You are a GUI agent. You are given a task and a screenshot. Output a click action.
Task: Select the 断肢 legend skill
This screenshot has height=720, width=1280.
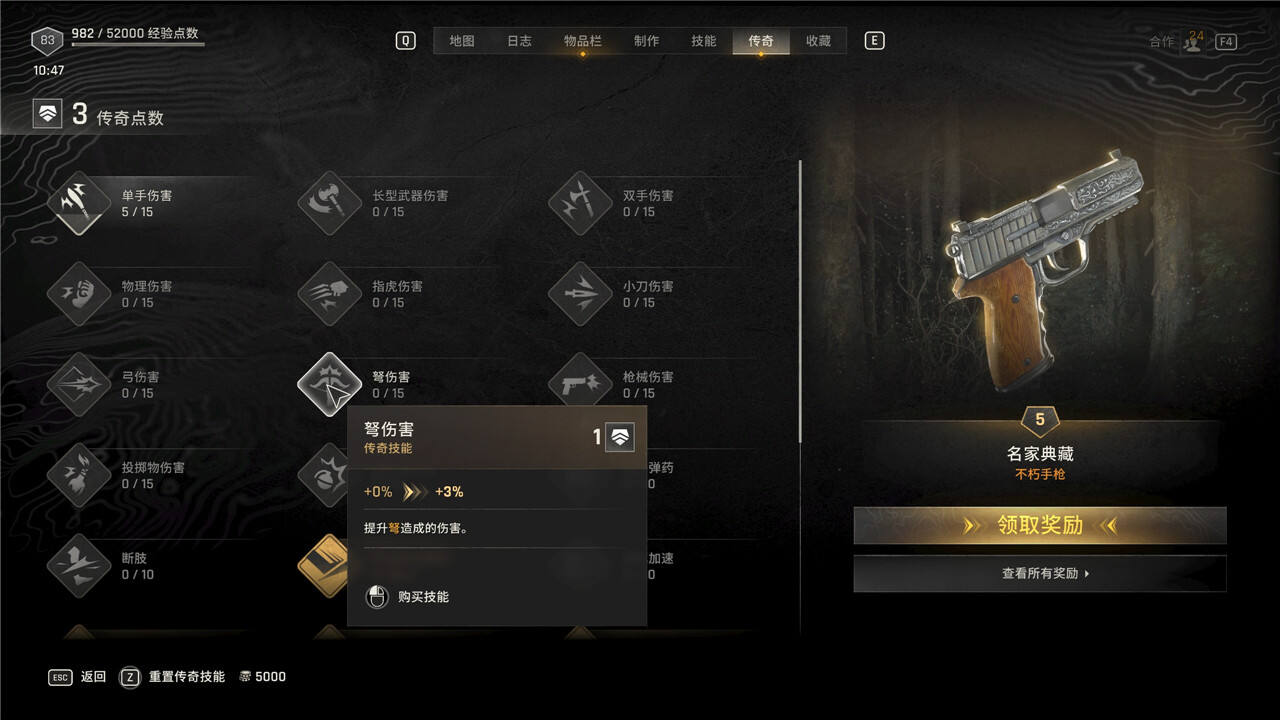click(79, 566)
